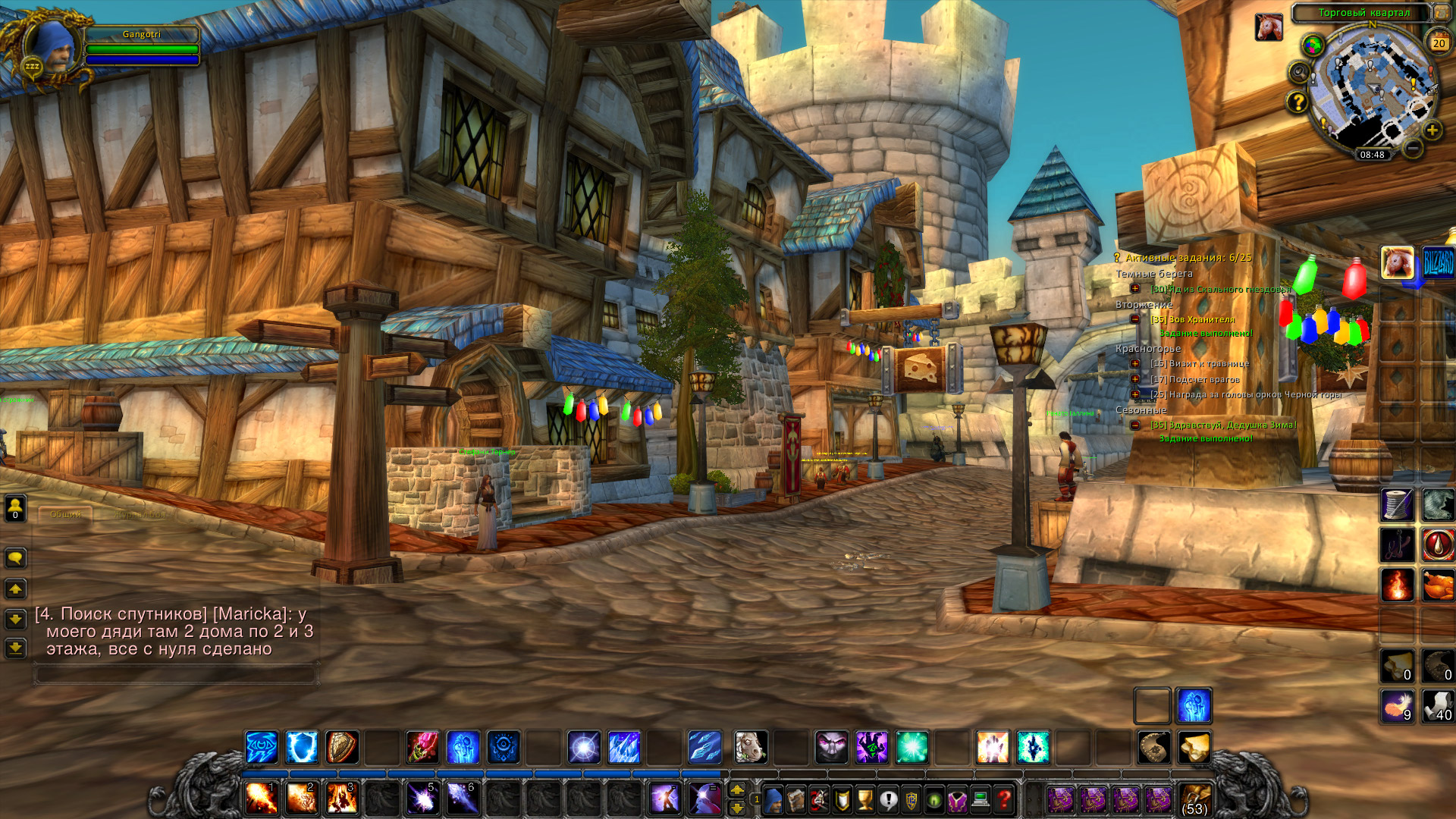Cast the Fireball spell in slot 1
The height and width of the screenshot is (819, 1456).
click(261, 799)
